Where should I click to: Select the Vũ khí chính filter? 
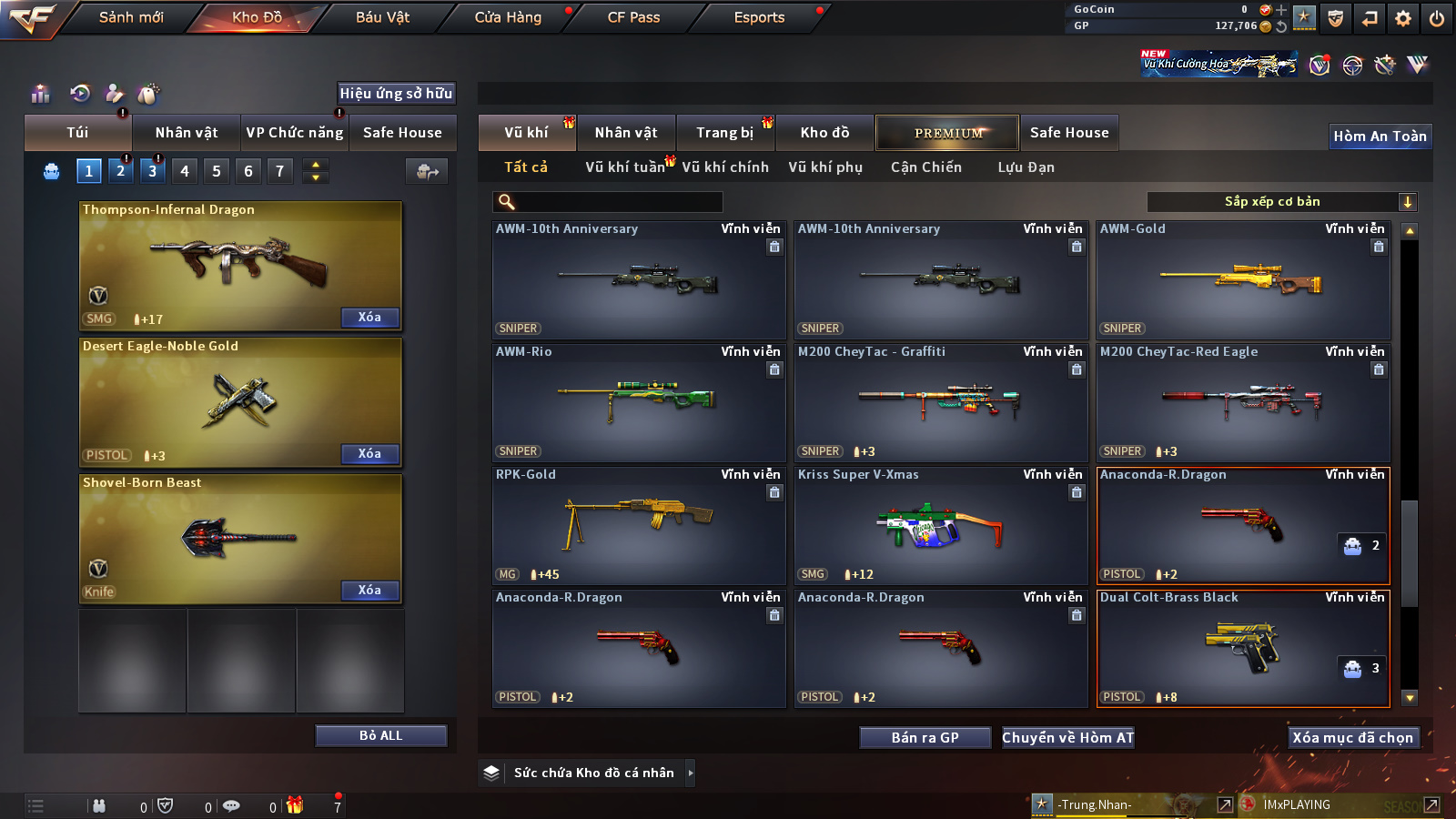click(725, 167)
